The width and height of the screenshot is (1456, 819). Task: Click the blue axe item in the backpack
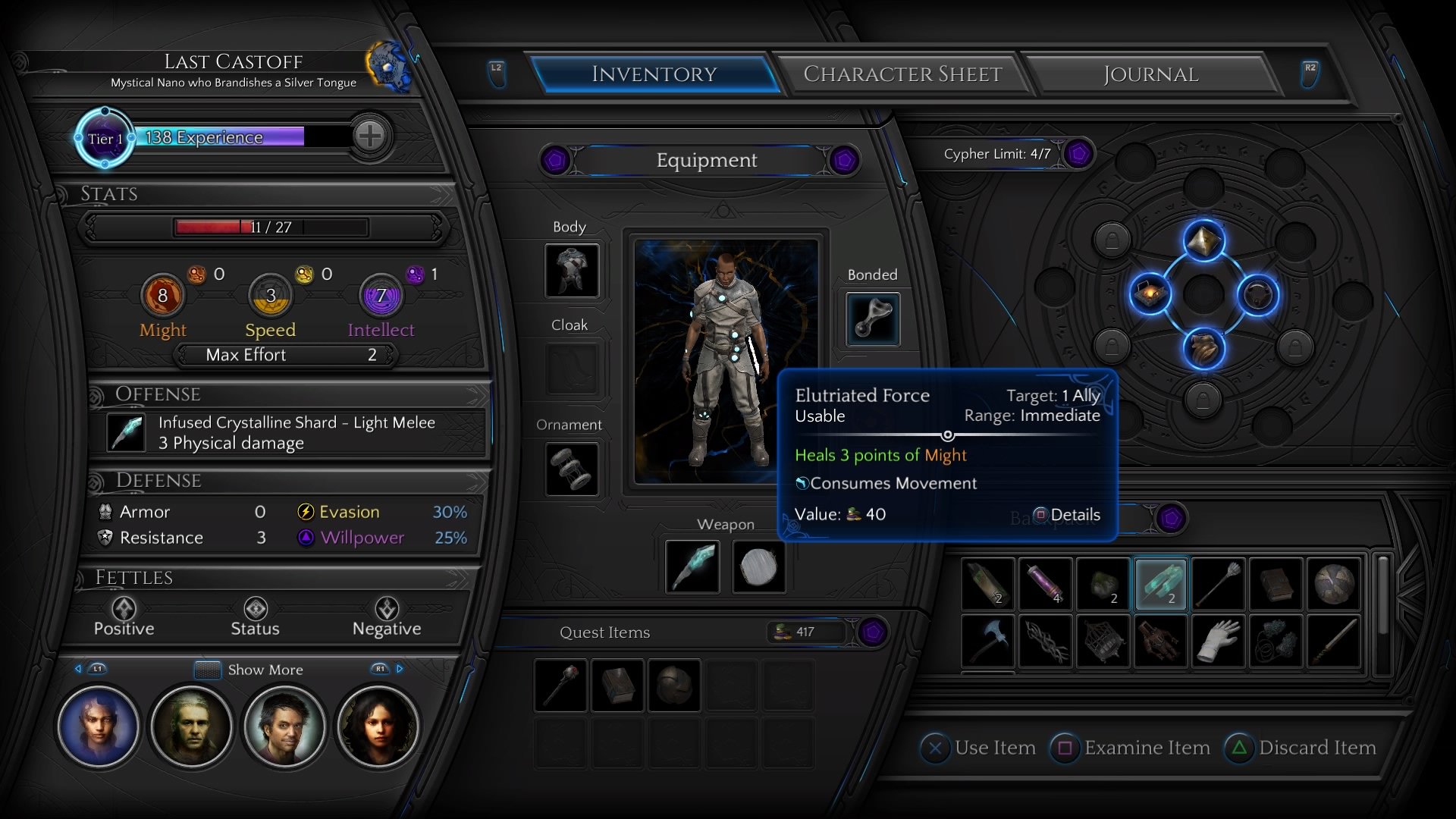pyautogui.click(x=987, y=641)
